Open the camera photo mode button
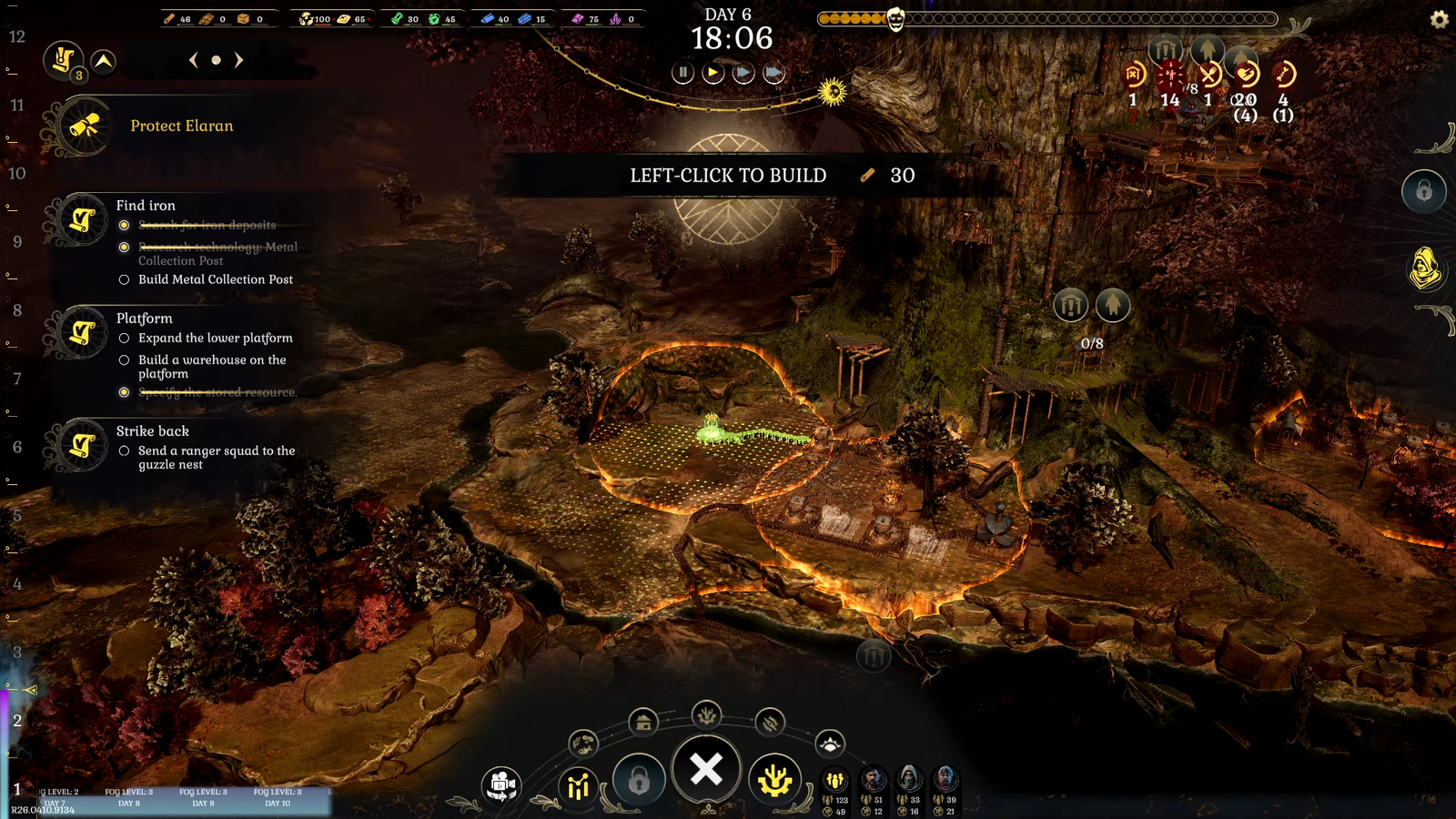 point(501,784)
